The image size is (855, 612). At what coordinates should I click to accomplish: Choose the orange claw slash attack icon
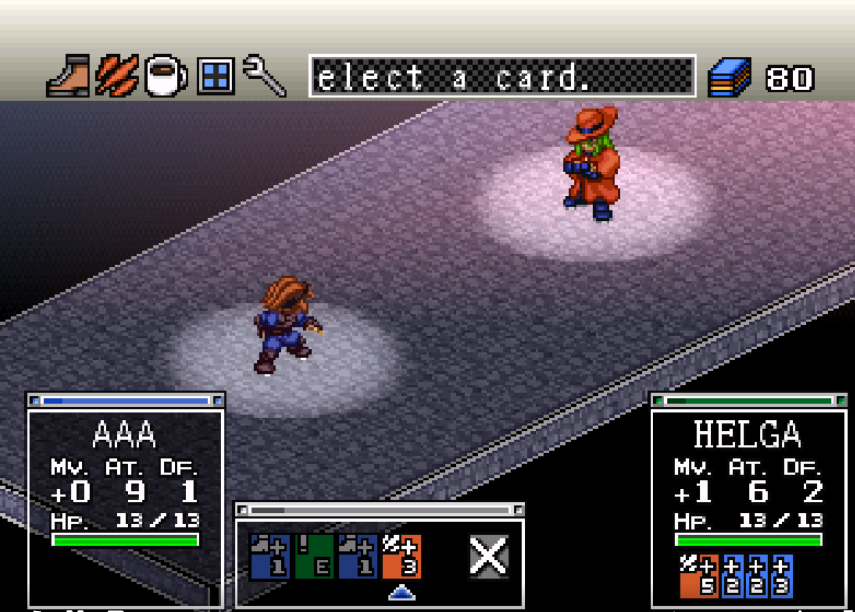pos(117,77)
